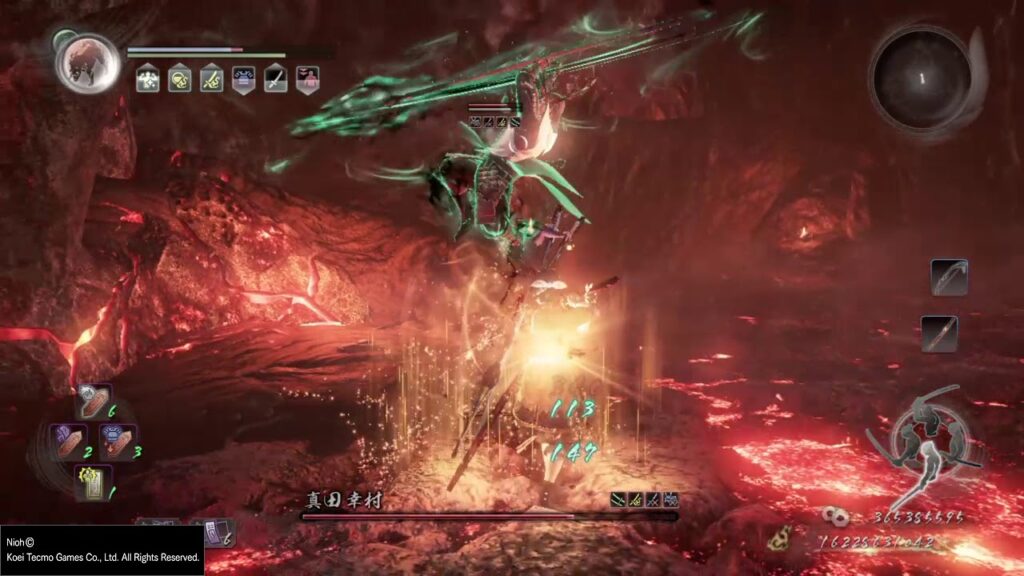Select the guardian spirit orb portrait
The height and width of the screenshot is (576, 1024).
tap(88, 61)
